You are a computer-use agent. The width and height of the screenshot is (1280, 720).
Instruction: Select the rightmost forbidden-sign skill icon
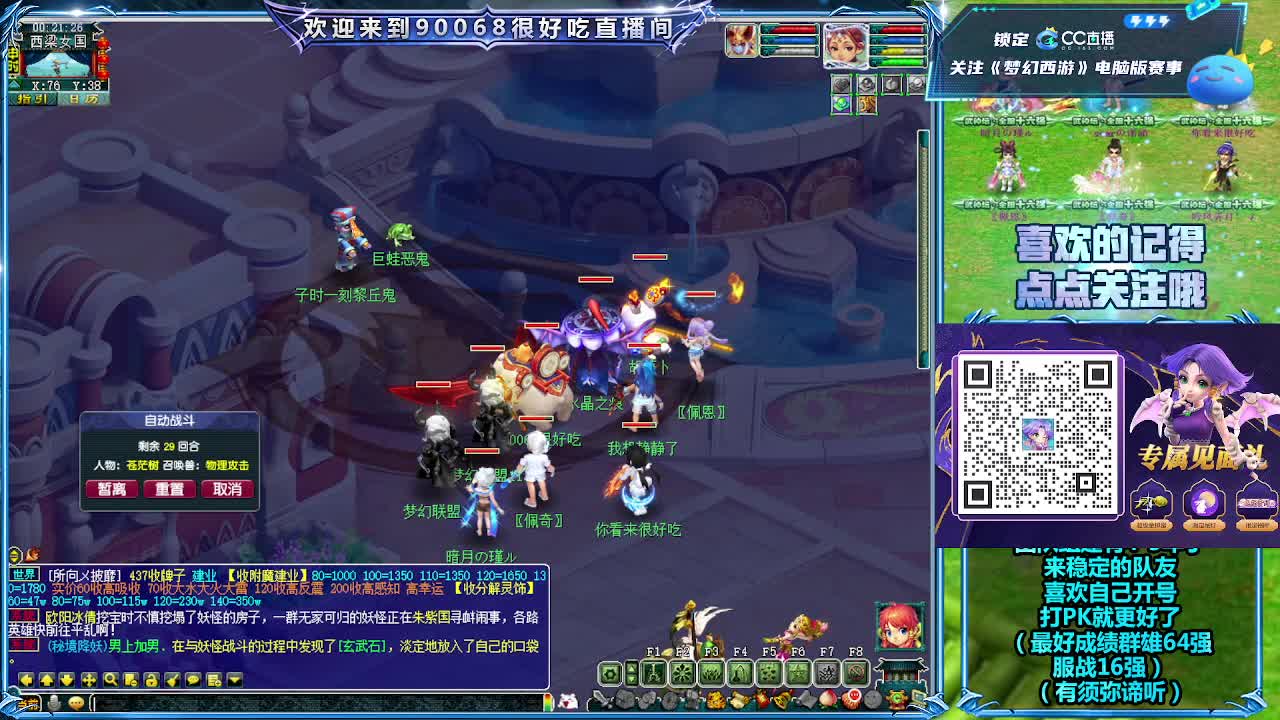pos(855,673)
